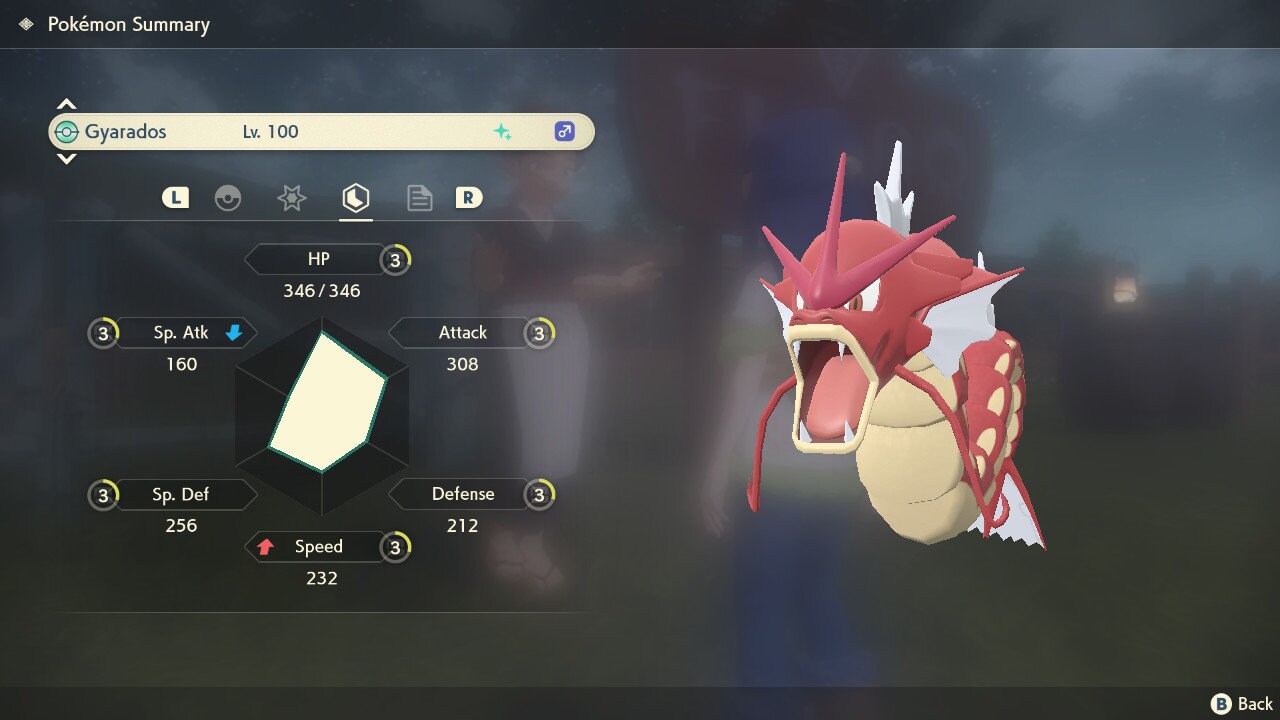Show the document notes tab
This screenshot has height=720, width=1280.
(x=419, y=198)
